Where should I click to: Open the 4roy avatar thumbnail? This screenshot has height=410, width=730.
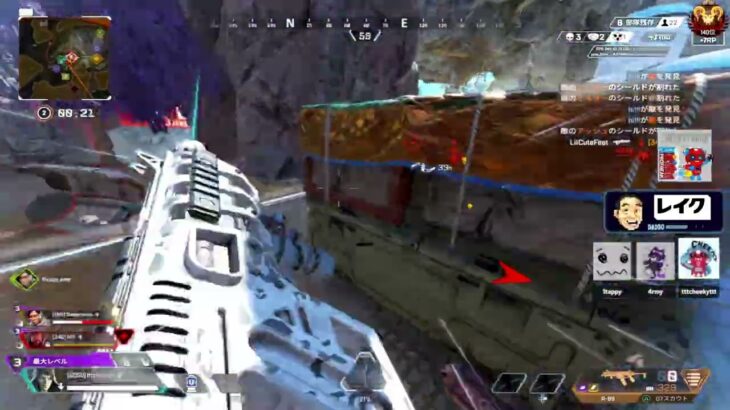pyautogui.click(x=655, y=261)
